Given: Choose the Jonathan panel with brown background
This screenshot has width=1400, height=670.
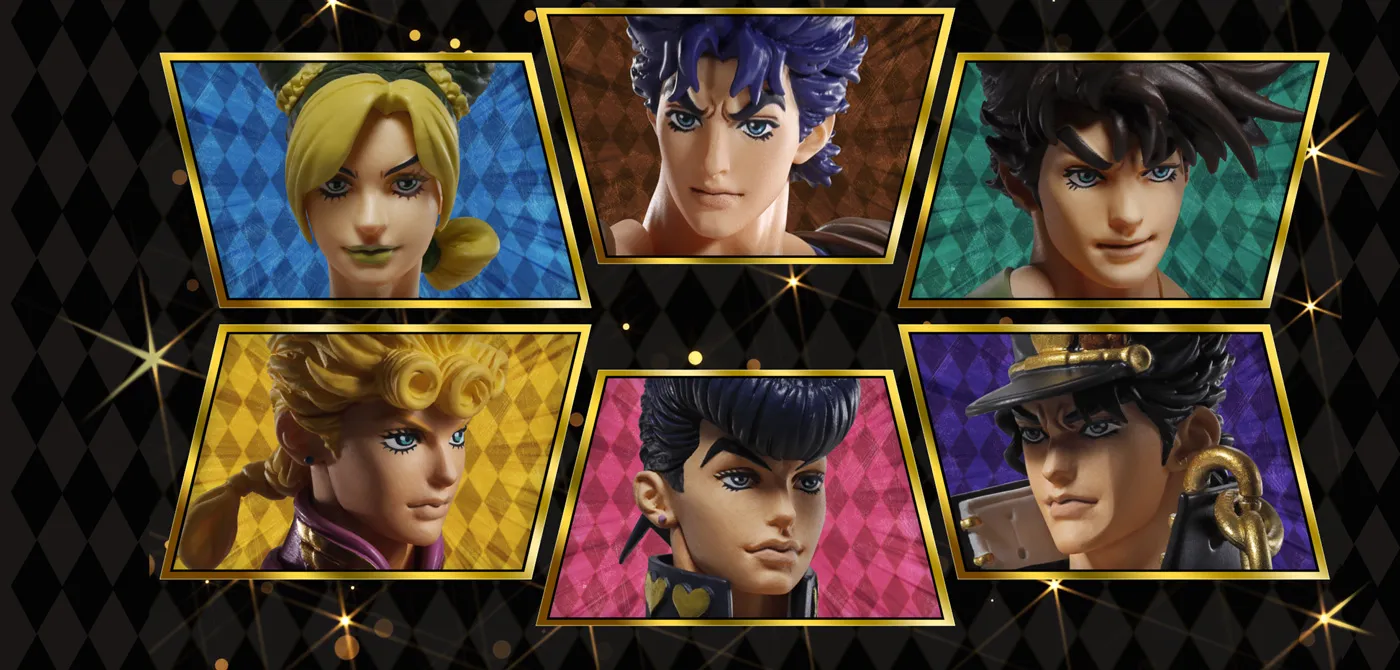Looking at the screenshot, I should 745,135.
